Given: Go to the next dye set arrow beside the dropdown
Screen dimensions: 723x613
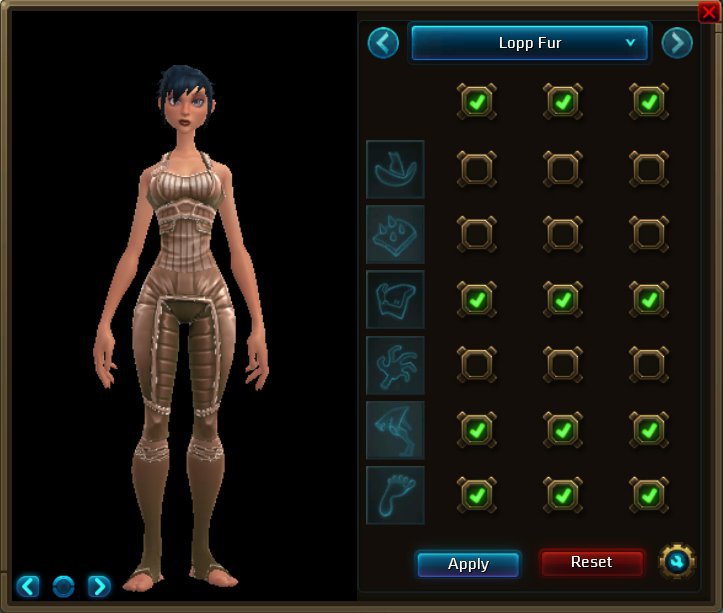Looking at the screenshot, I should click(677, 43).
